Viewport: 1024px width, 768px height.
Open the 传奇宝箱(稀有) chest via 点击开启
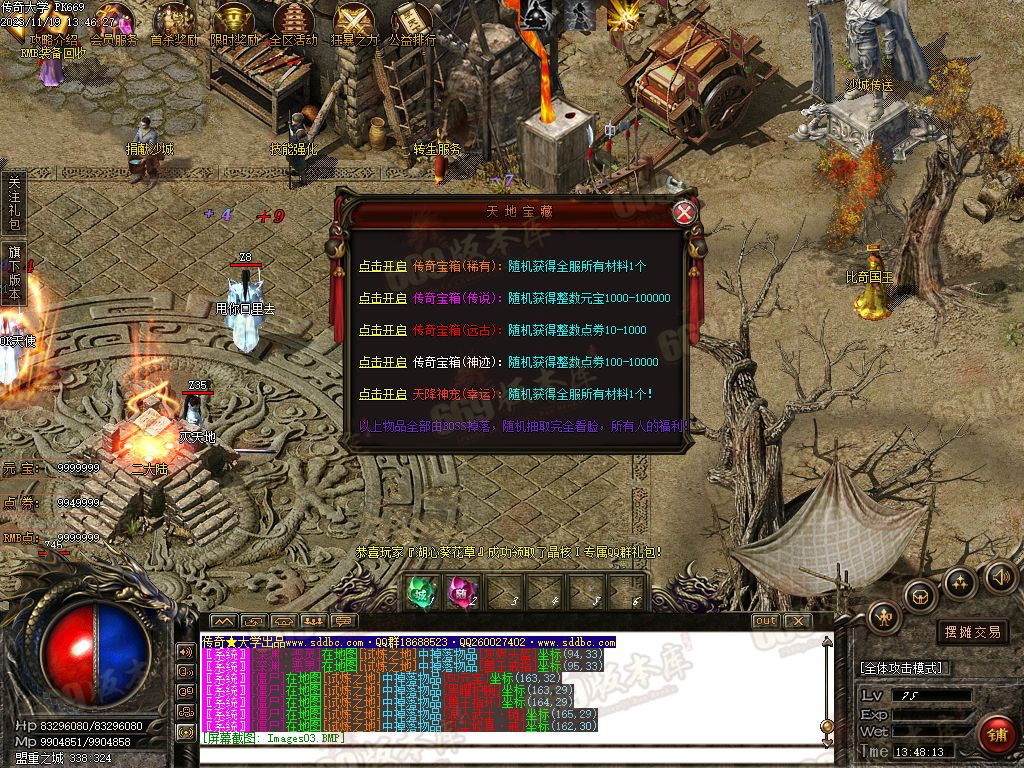tap(383, 266)
